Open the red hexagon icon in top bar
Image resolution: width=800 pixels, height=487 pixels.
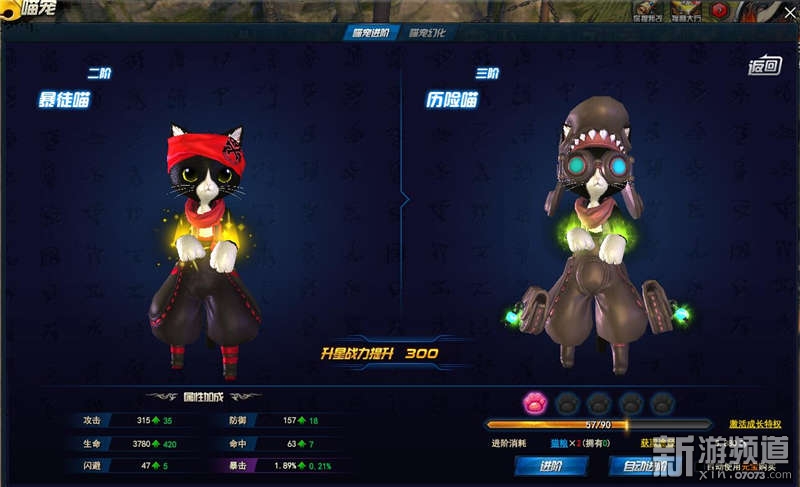(718, 11)
